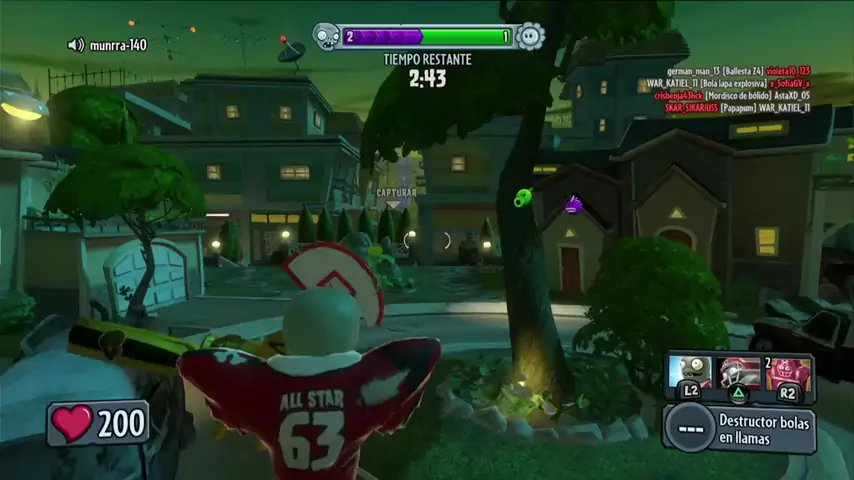This screenshot has height=480, width=854.
Task: Select the CAPTURAR objective marker
Action: coord(396,192)
